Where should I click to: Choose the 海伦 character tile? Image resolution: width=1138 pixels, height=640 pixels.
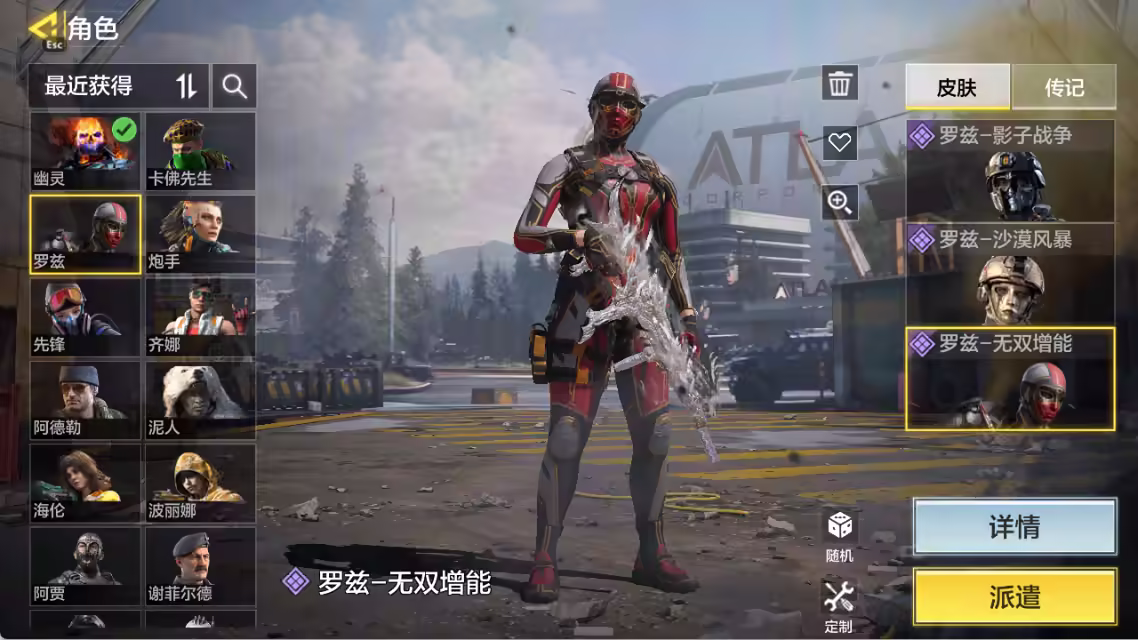tap(85, 484)
